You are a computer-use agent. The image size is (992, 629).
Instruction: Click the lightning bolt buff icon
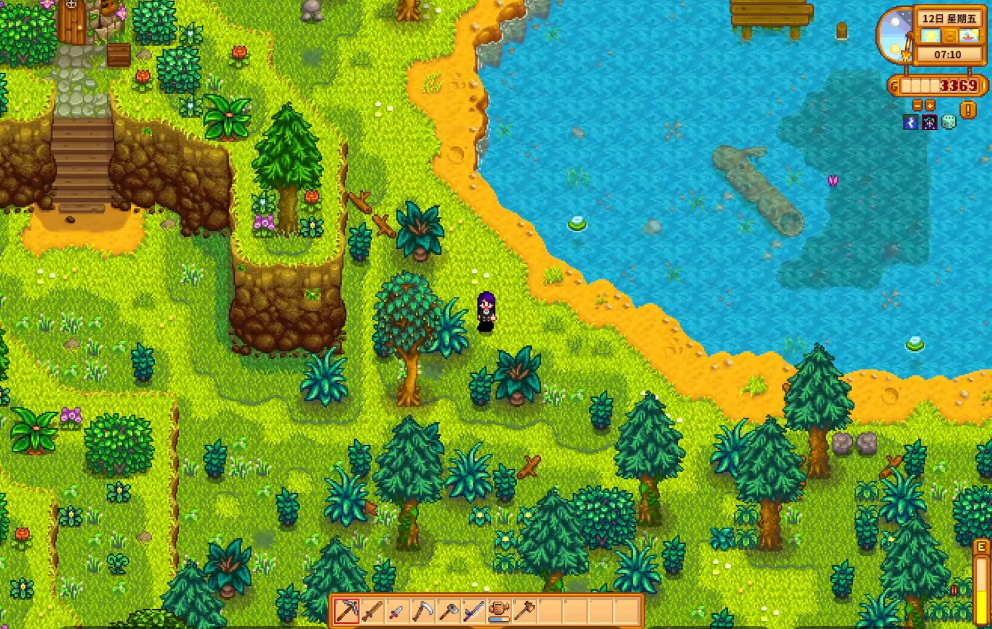pos(911,122)
